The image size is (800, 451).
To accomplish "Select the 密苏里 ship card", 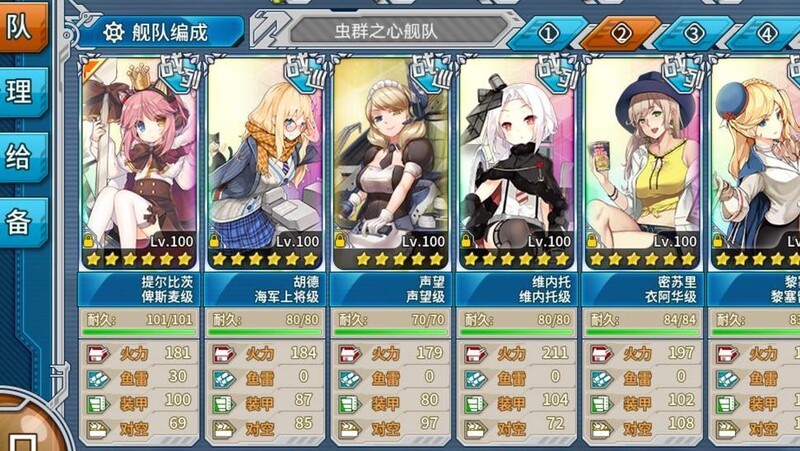I will pyautogui.click(x=643, y=160).
